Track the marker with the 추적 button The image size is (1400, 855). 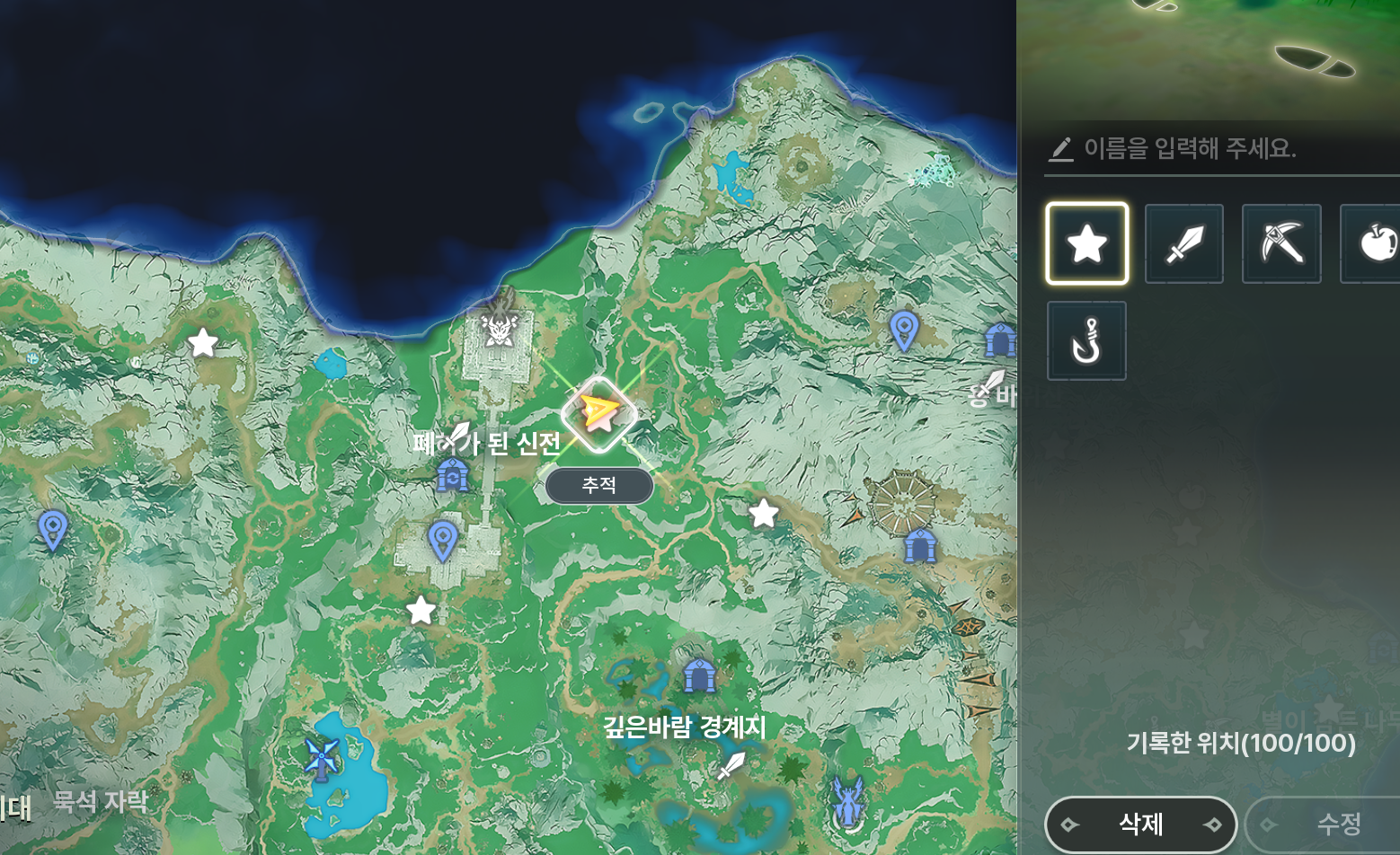[599, 486]
